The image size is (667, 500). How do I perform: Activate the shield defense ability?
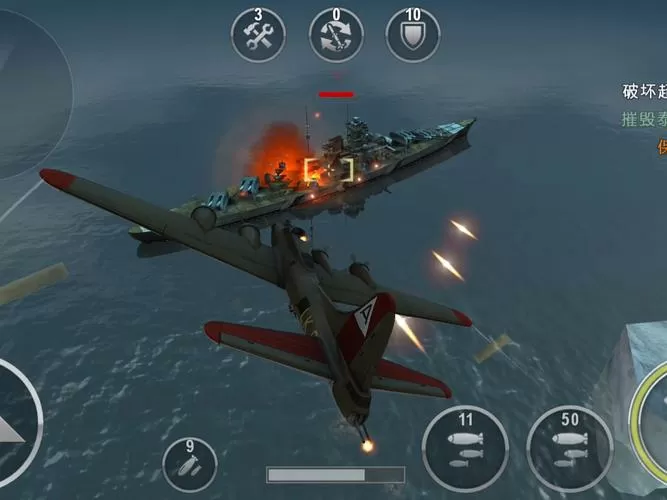click(x=413, y=35)
